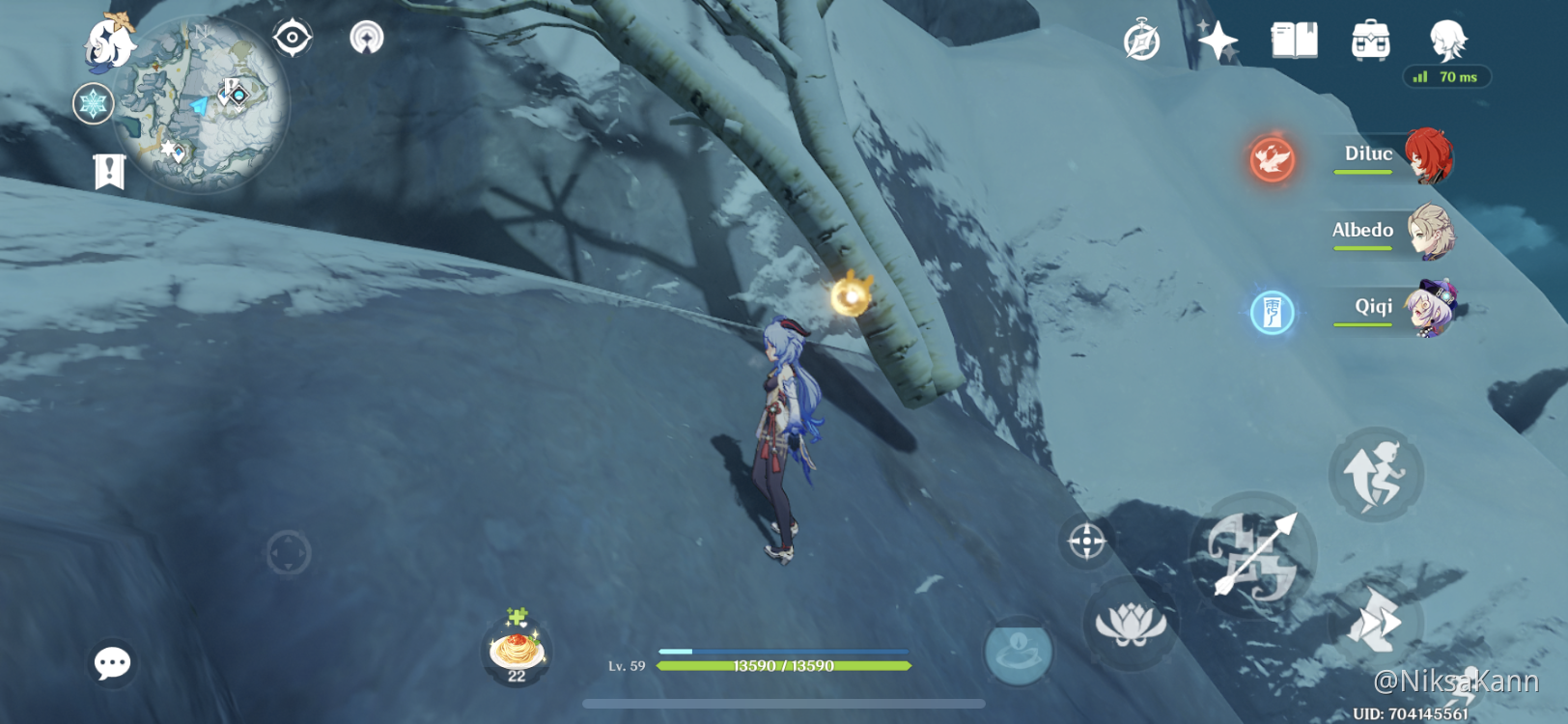Open the Wish star icon

[x=1217, y=42]
